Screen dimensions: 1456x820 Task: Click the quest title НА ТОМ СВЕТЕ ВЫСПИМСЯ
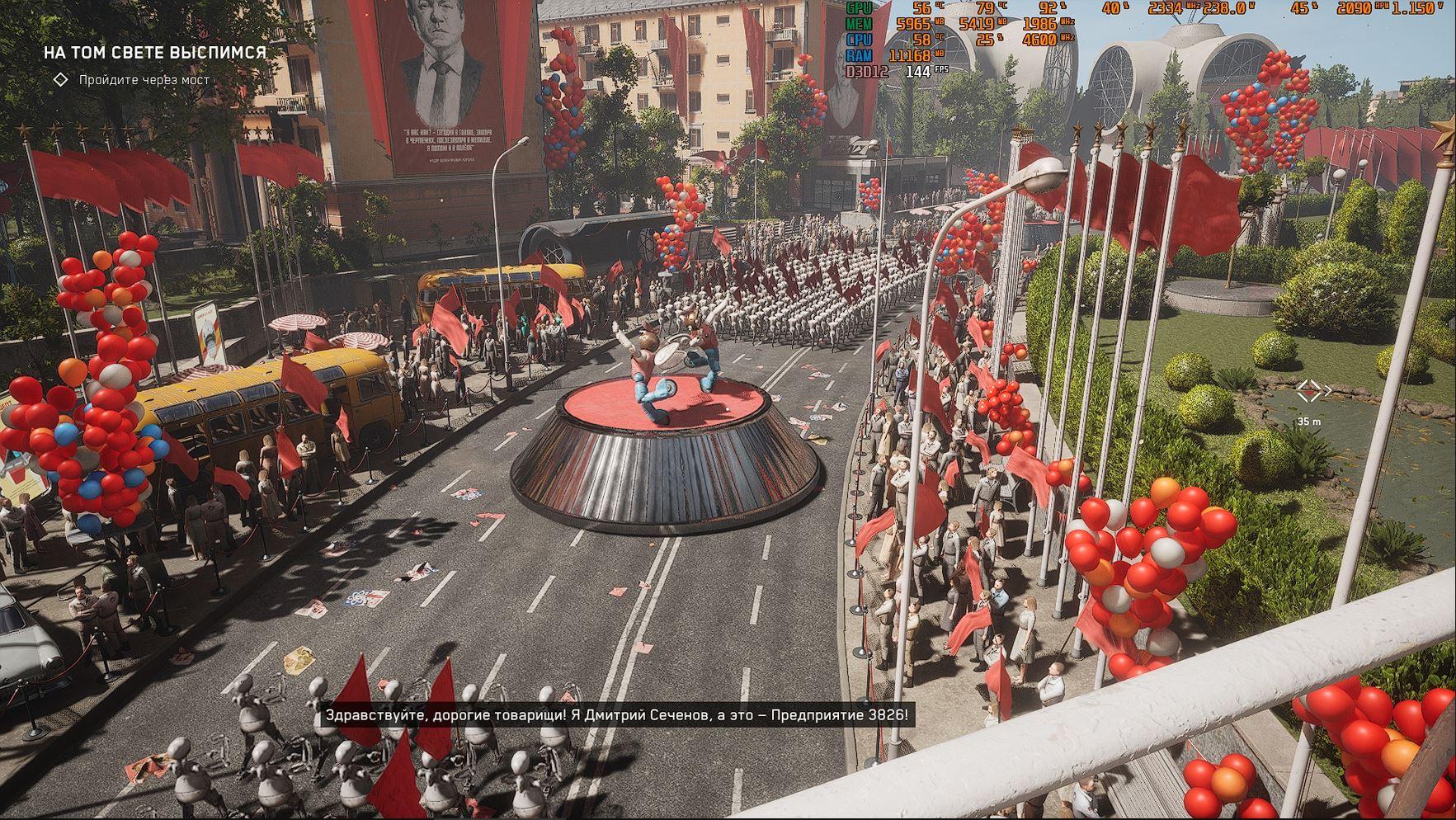(x=154, y=53)
